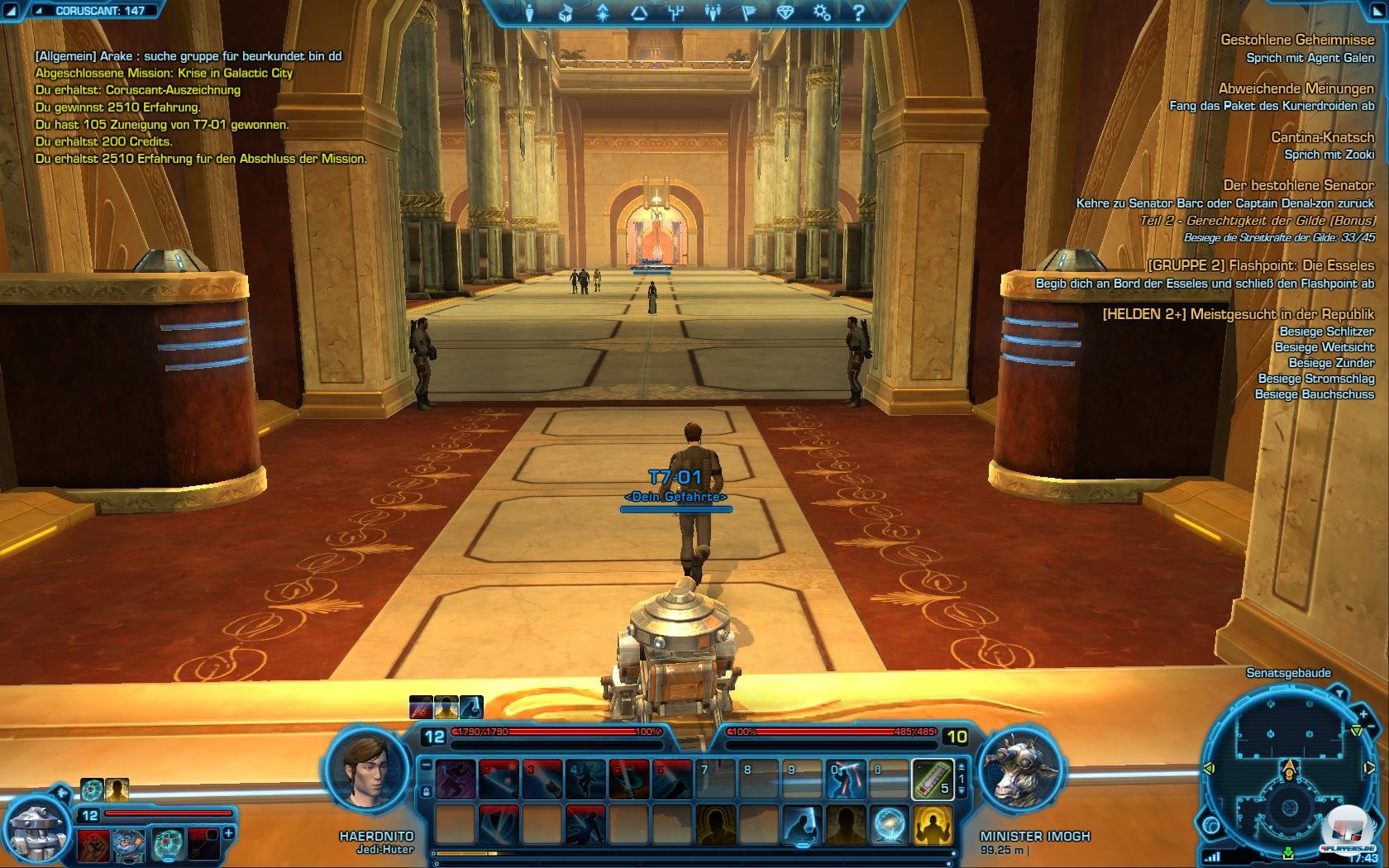Screen dimensions: 1389x868
Task: Open the legacy window with the diamond icon
Action: [x=784, y=13]
